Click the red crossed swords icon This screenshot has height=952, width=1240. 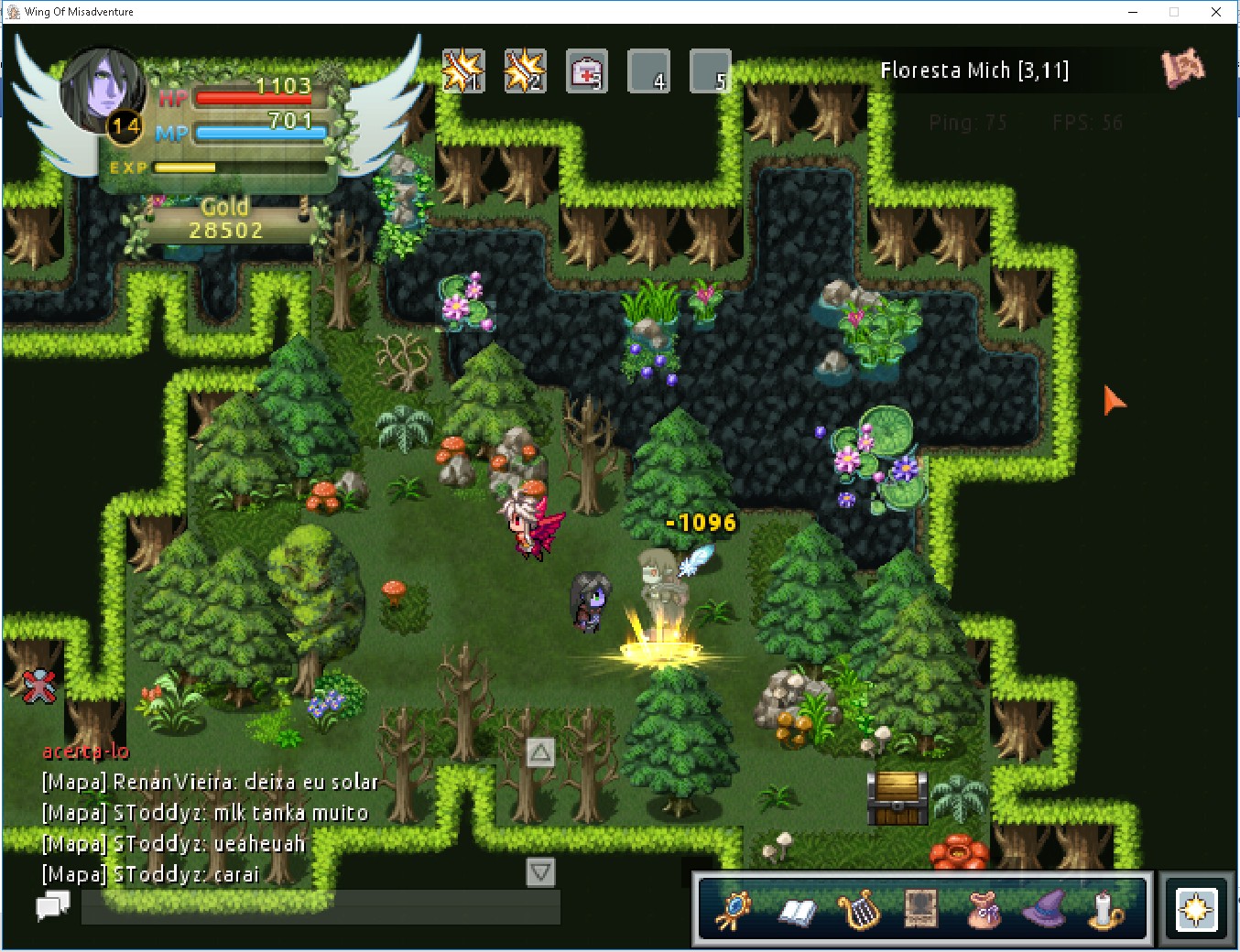click(39, 686)
